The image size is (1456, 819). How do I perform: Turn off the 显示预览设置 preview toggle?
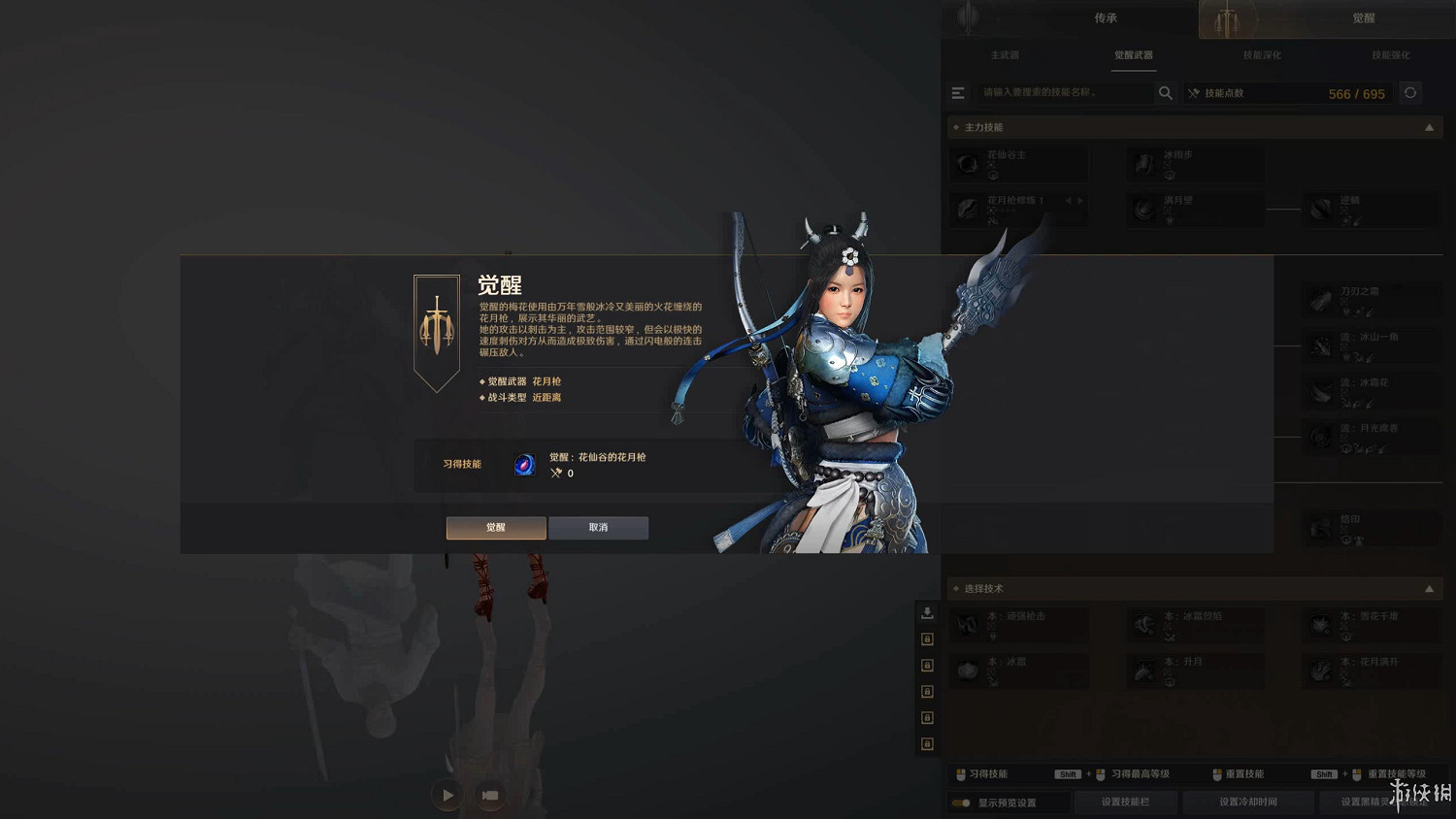click(x=961, y=803)
